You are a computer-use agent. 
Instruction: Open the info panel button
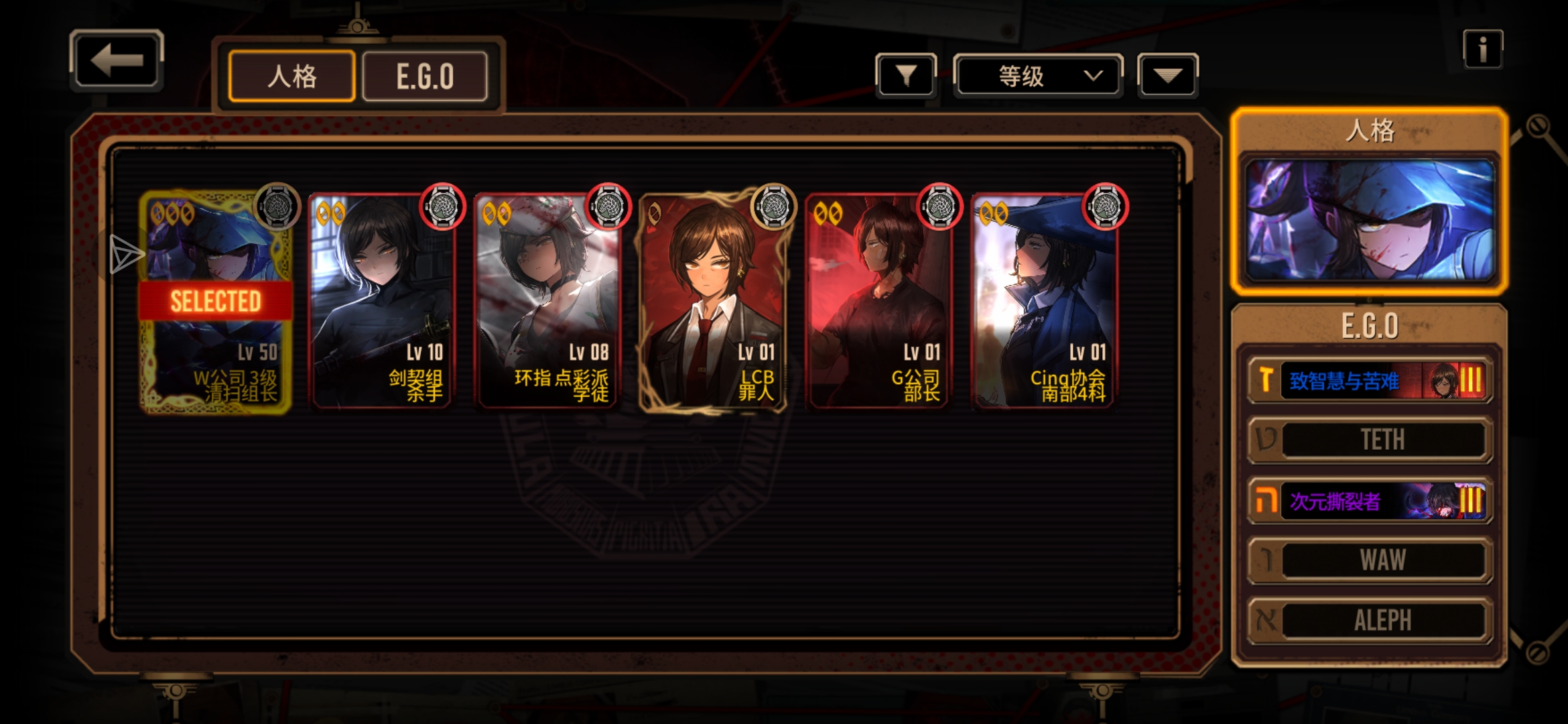[x=1482, y=50]
